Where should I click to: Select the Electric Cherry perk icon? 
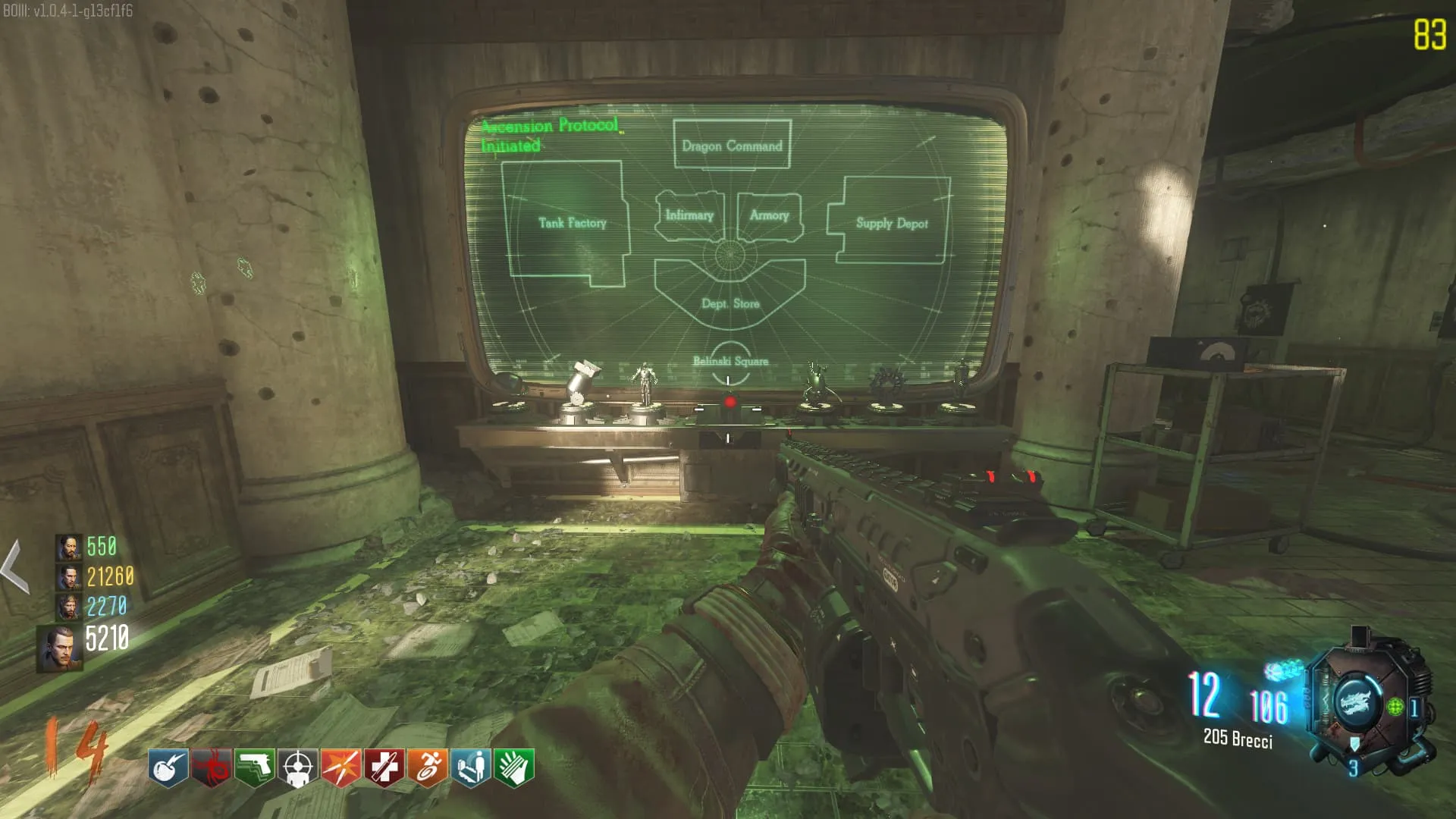(x=168, y=768)
